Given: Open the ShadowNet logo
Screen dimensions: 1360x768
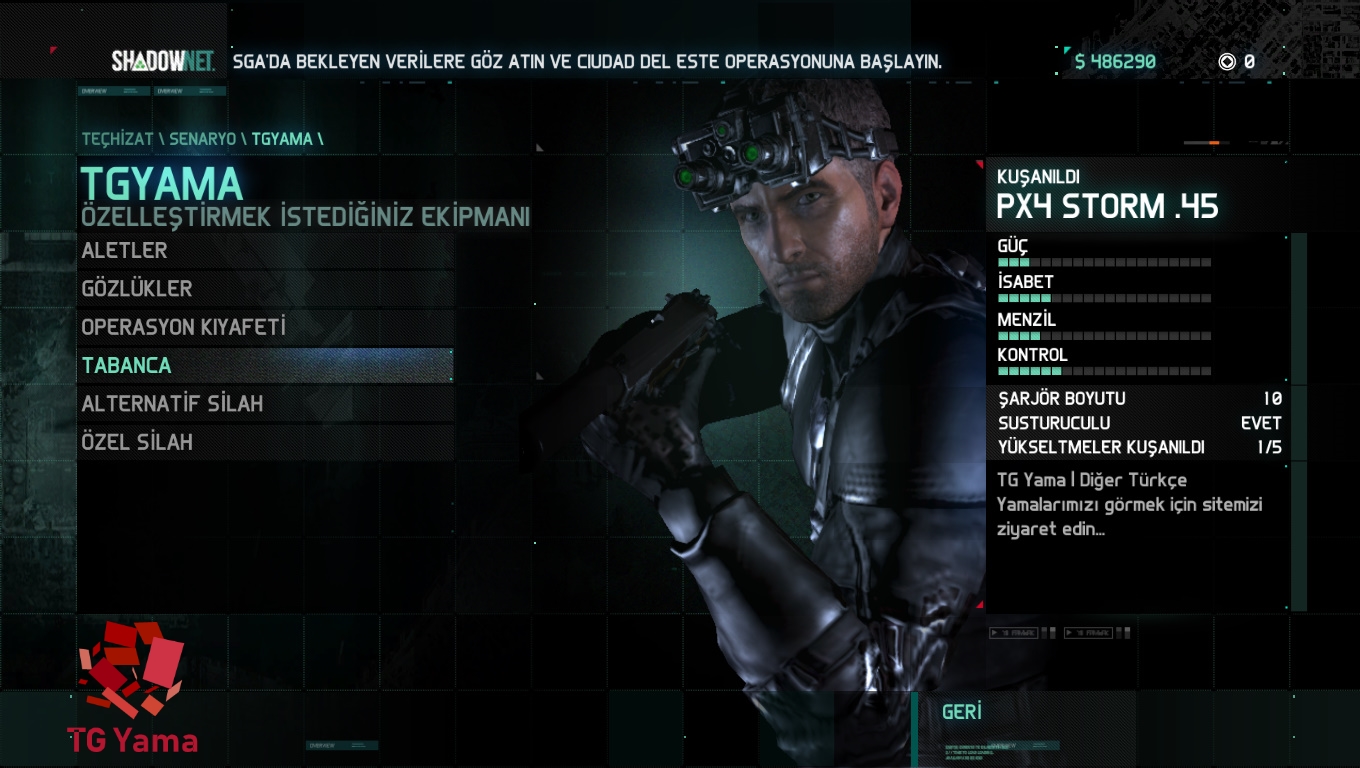Looking at the screenshot, I should click(163, 61).
